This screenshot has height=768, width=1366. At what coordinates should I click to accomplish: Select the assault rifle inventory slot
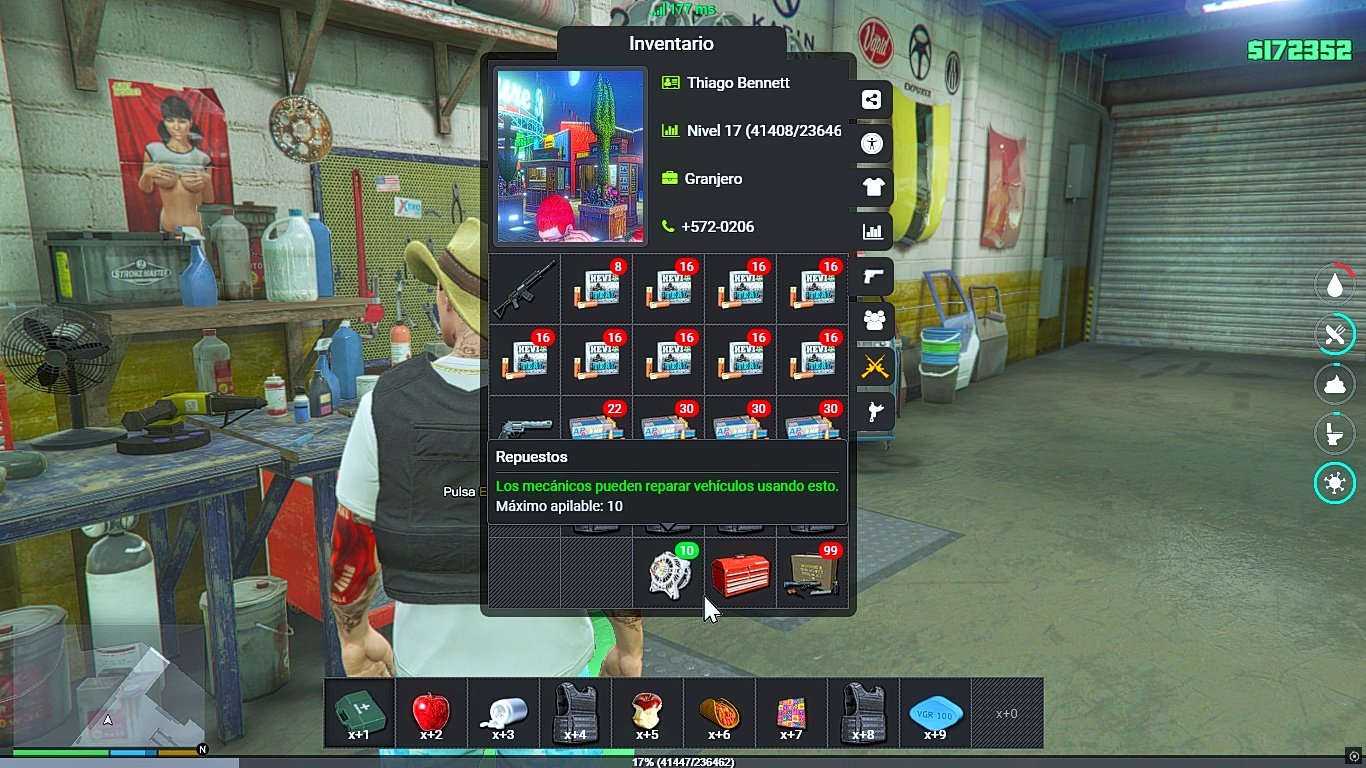525,288
